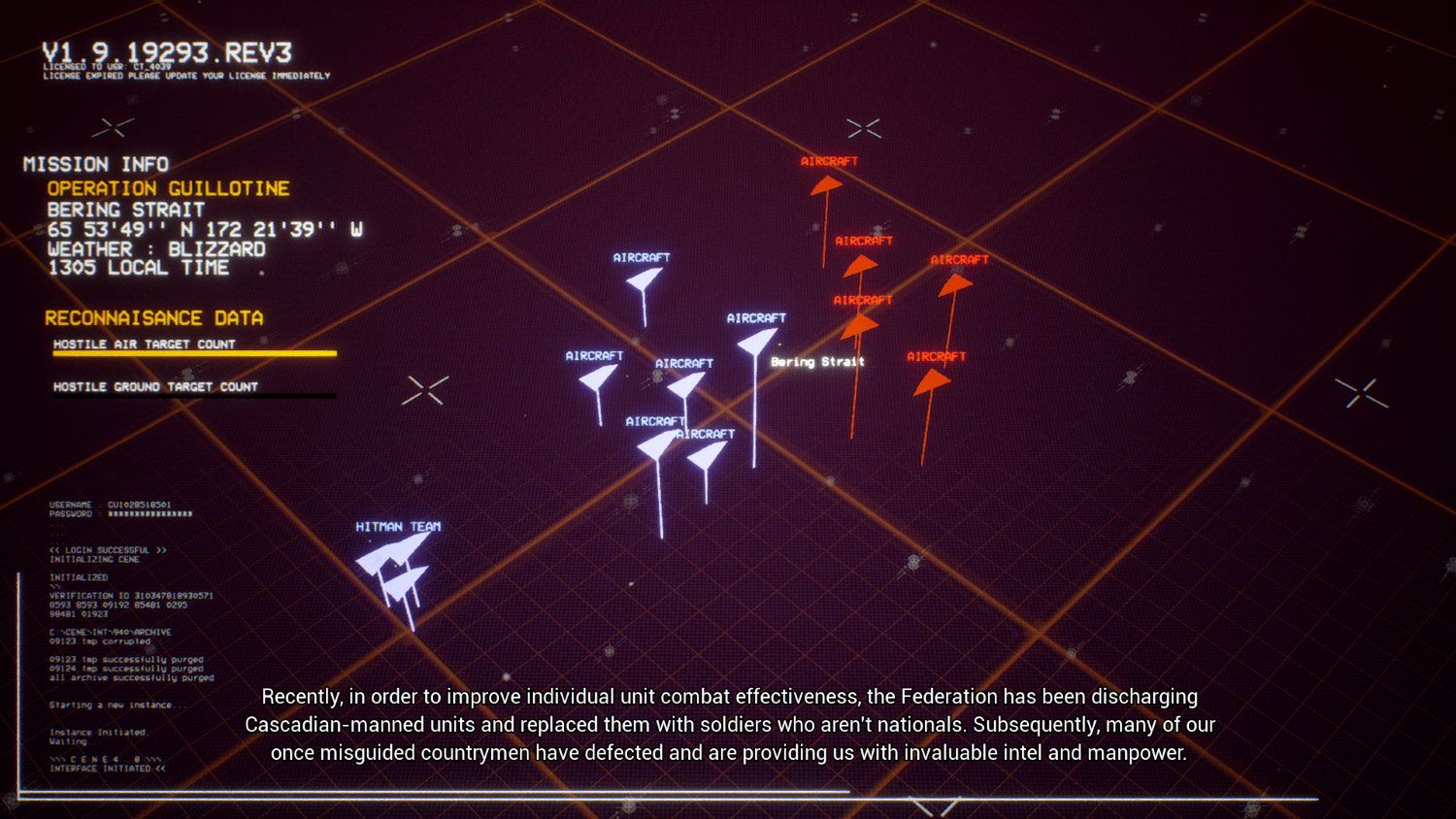
Task: Select the red AIRCRAFT icon at top of map
Action: point(826,184)
